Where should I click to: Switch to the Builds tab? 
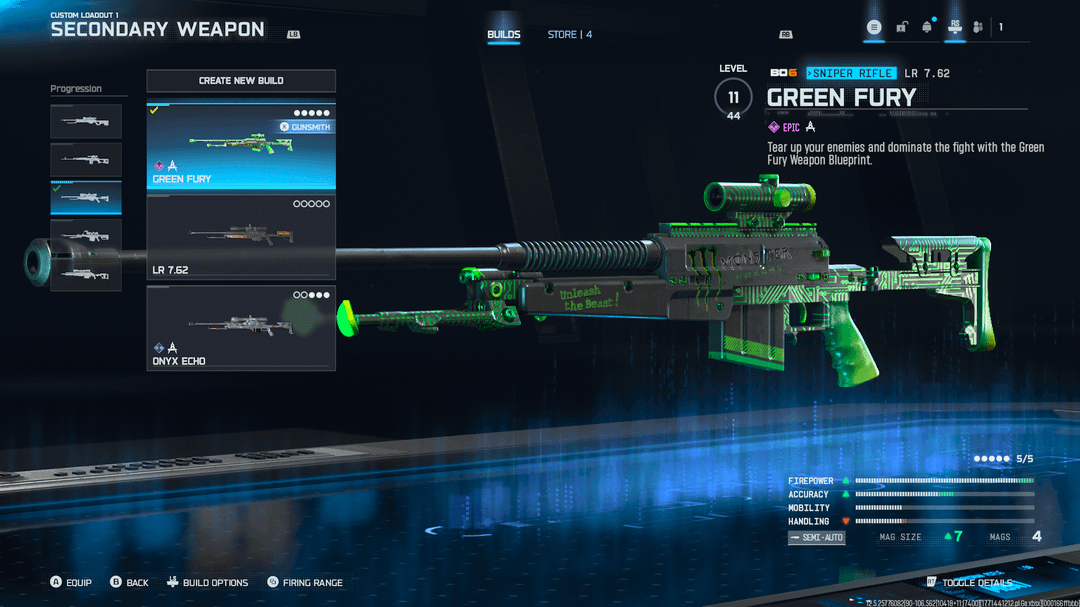tap(503, 35)
